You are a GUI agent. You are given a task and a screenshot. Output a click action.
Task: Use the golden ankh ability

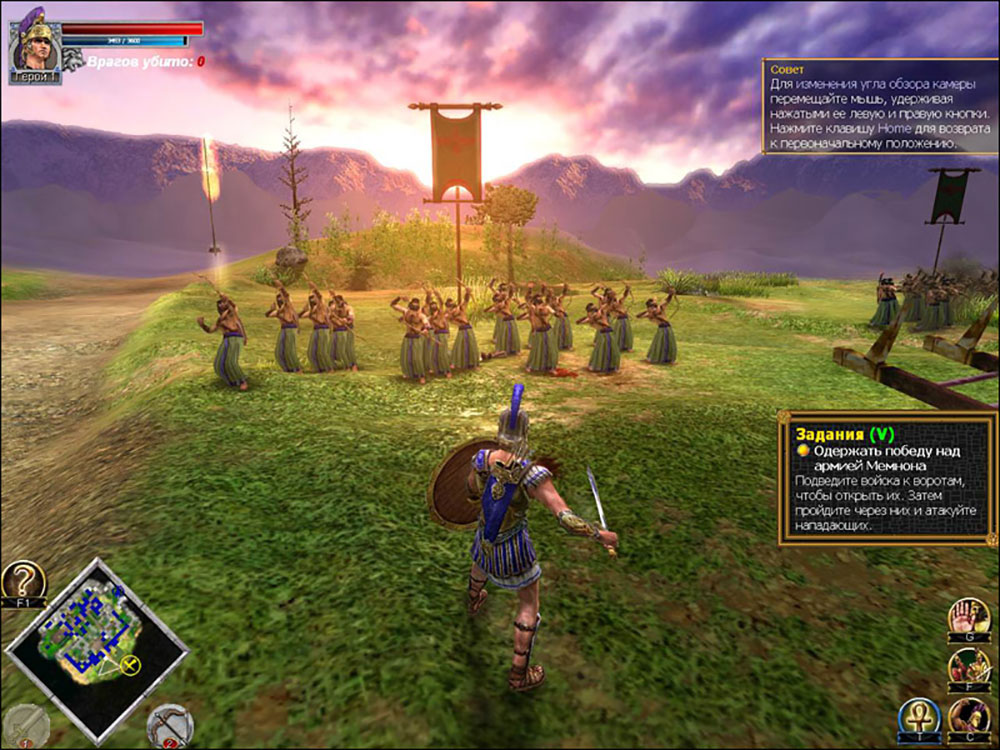click(x=918, y=718)
